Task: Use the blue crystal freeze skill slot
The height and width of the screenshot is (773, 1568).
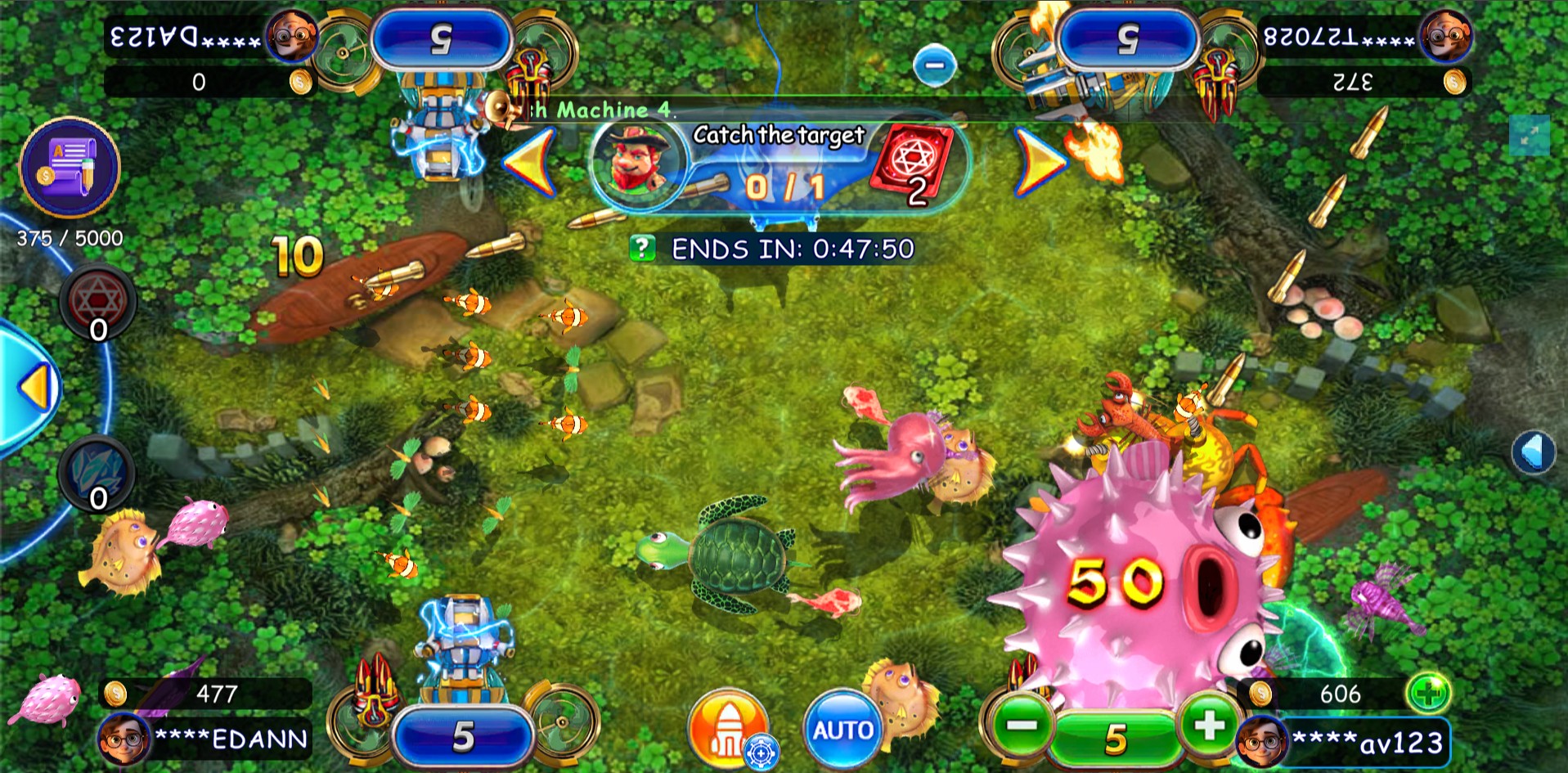Action: pyautogui.click(x=98, y=473)
